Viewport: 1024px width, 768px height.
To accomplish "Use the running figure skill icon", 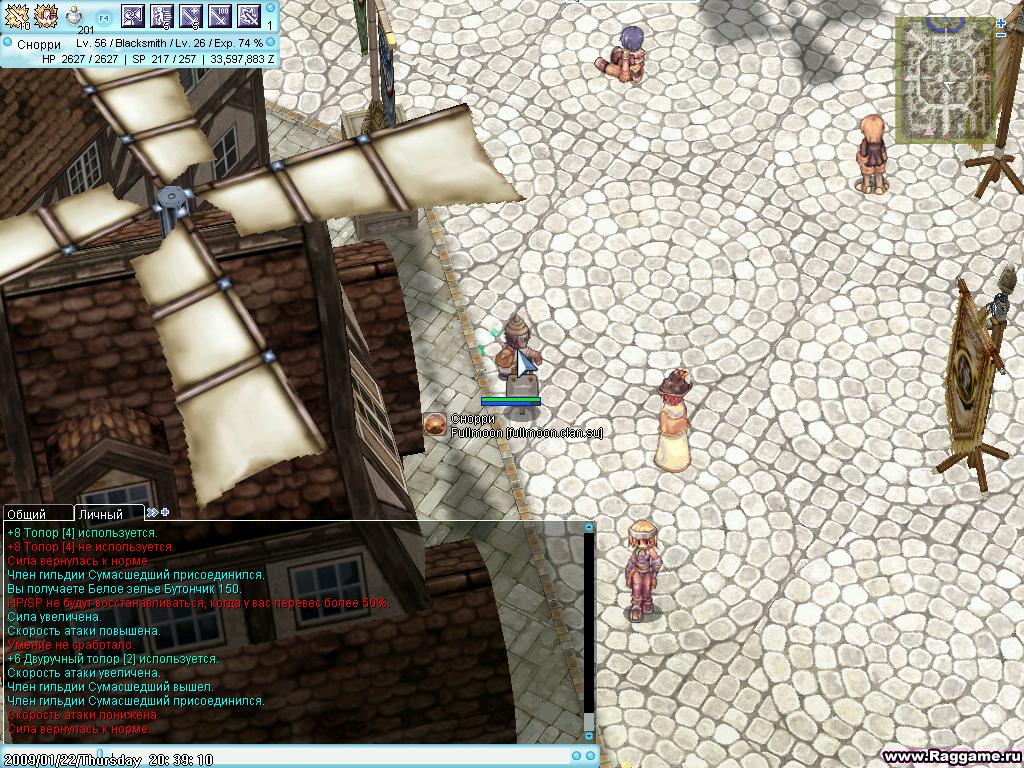I will coord(162,15).
